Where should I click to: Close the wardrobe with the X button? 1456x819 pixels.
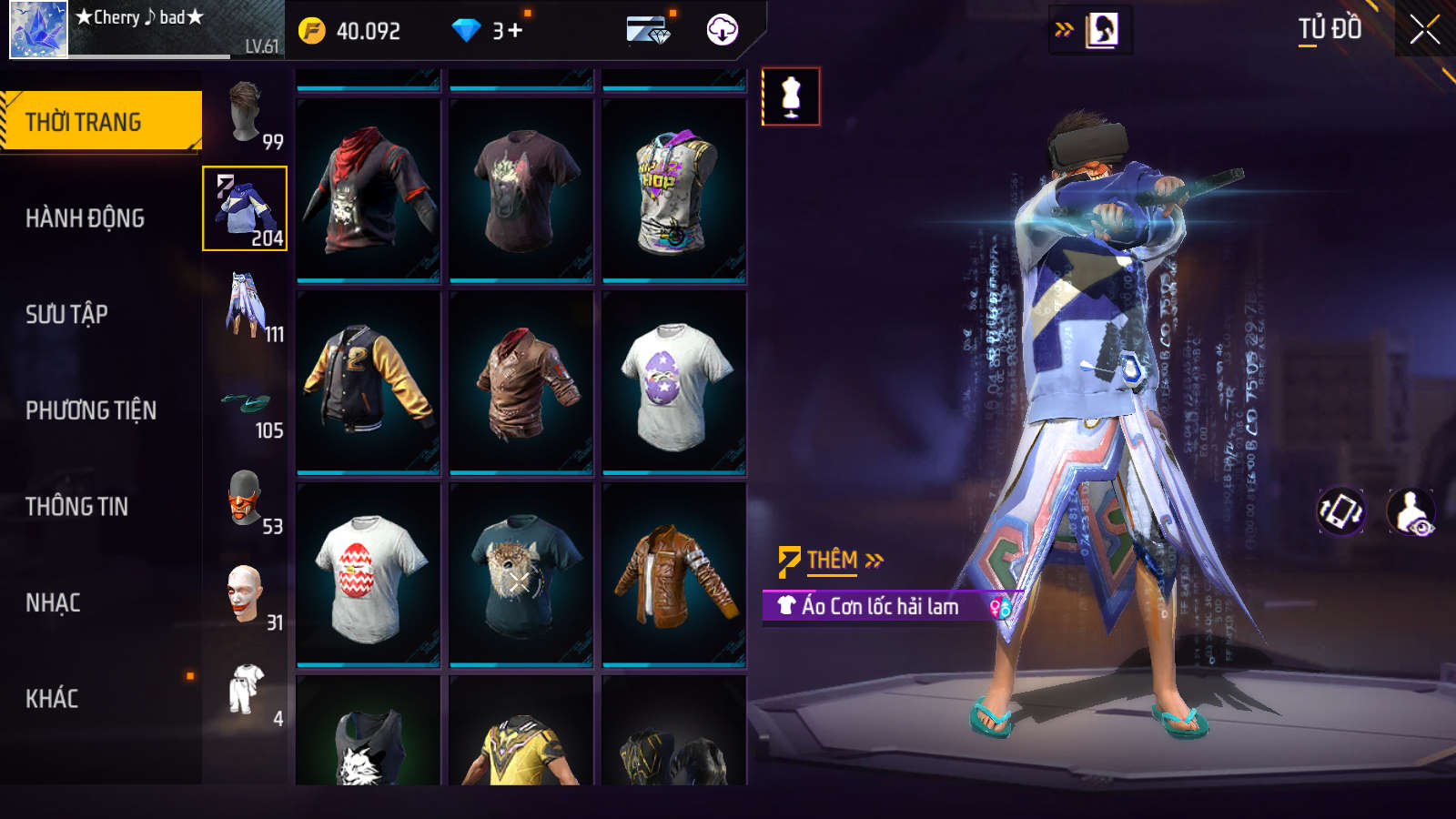click(x=1424, y=30)
